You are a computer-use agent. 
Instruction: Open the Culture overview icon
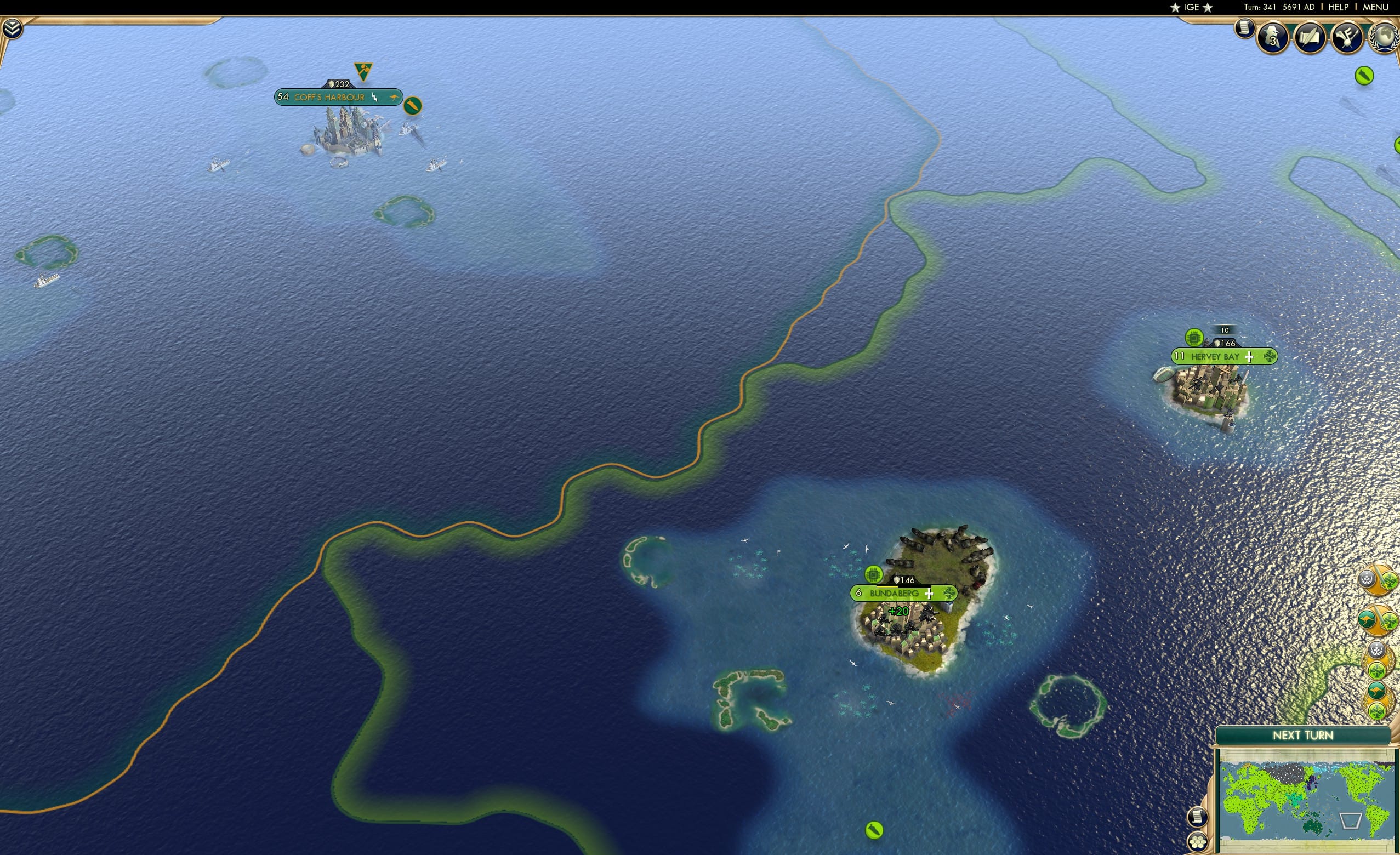(x=1348, y=37)
